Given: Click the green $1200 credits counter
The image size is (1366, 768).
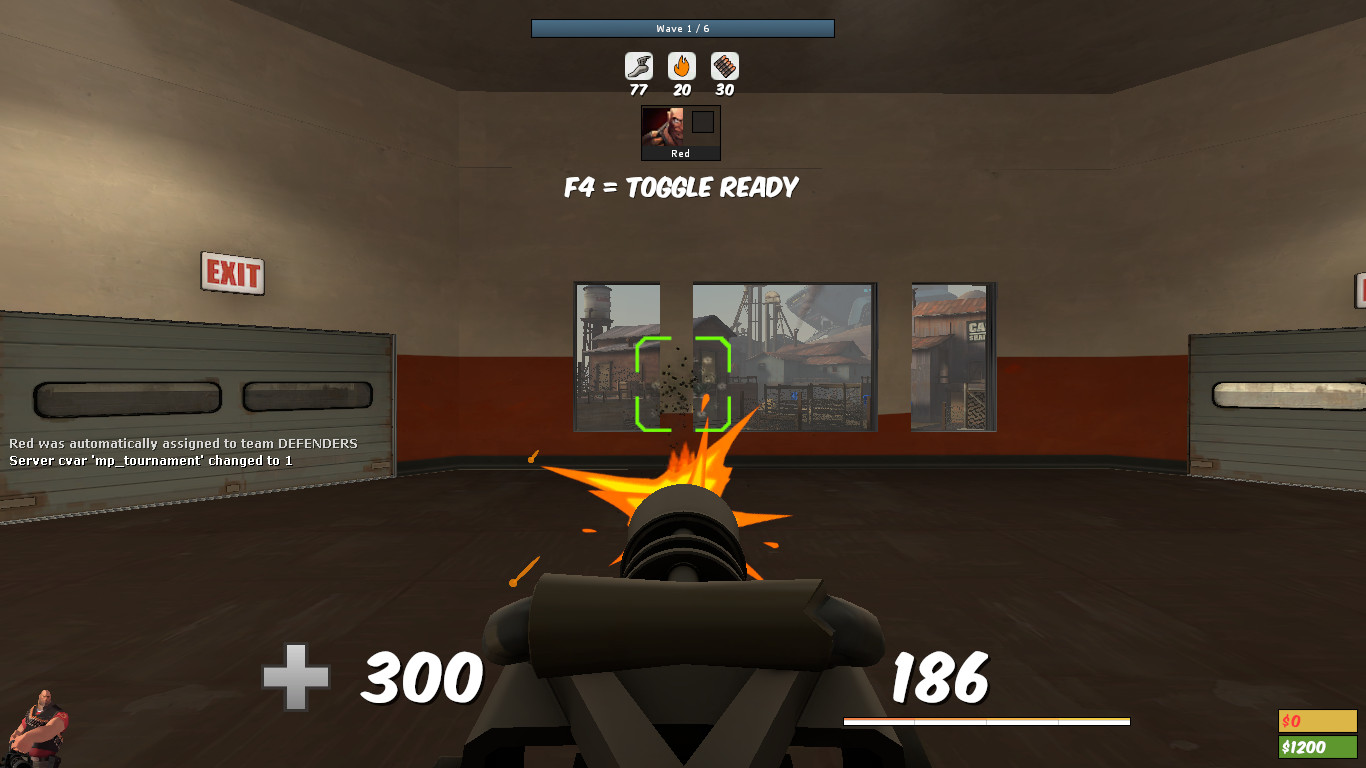Looking at the screenshot, I should [1316, 745].
